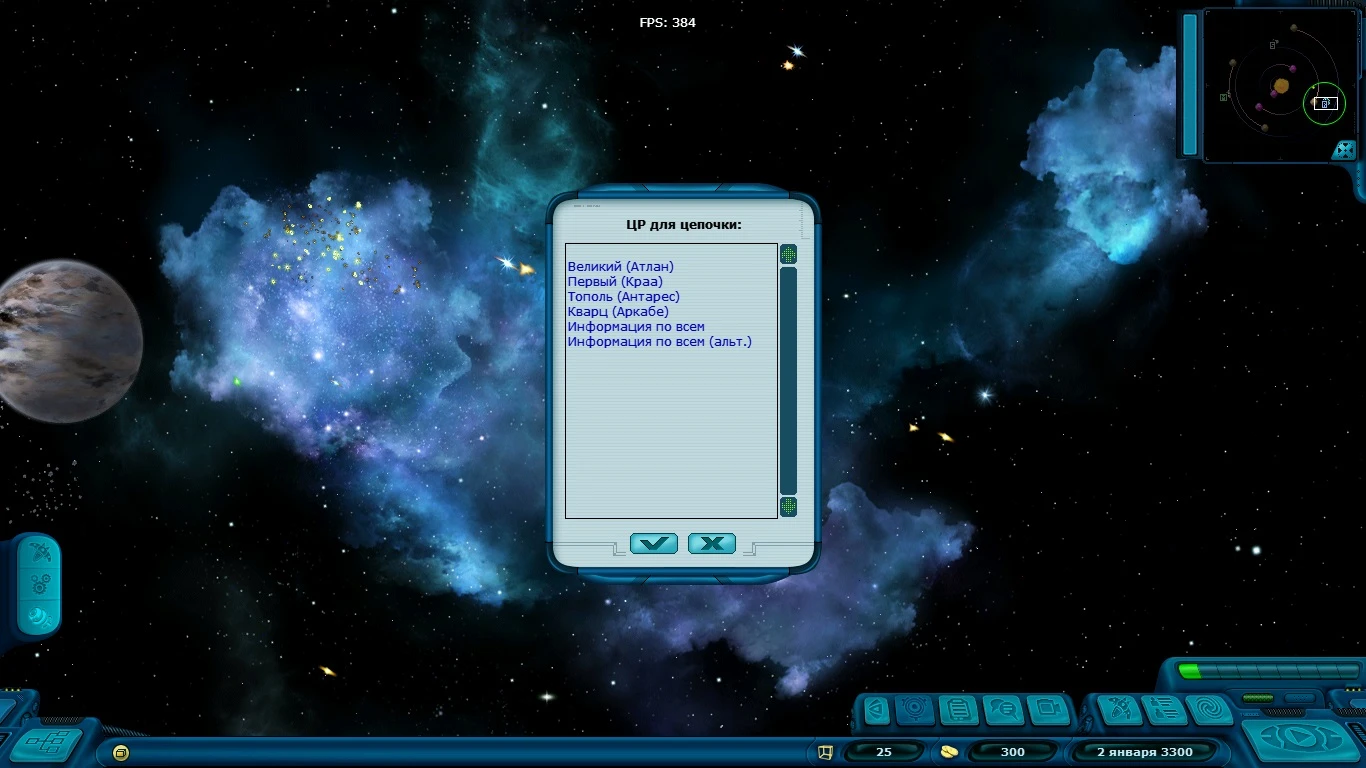This screenshot has width=1366, height=768.
Task: Select Великий (Атлан) from the list
Action: 620,266
